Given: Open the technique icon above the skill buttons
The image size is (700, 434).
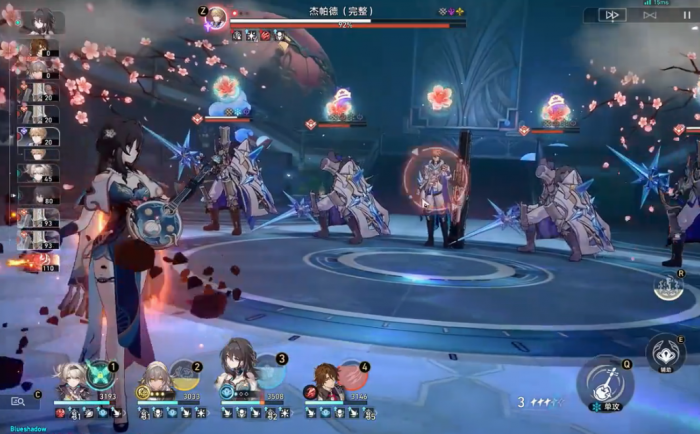Looking at the screenshot, I should click(669, 286).
